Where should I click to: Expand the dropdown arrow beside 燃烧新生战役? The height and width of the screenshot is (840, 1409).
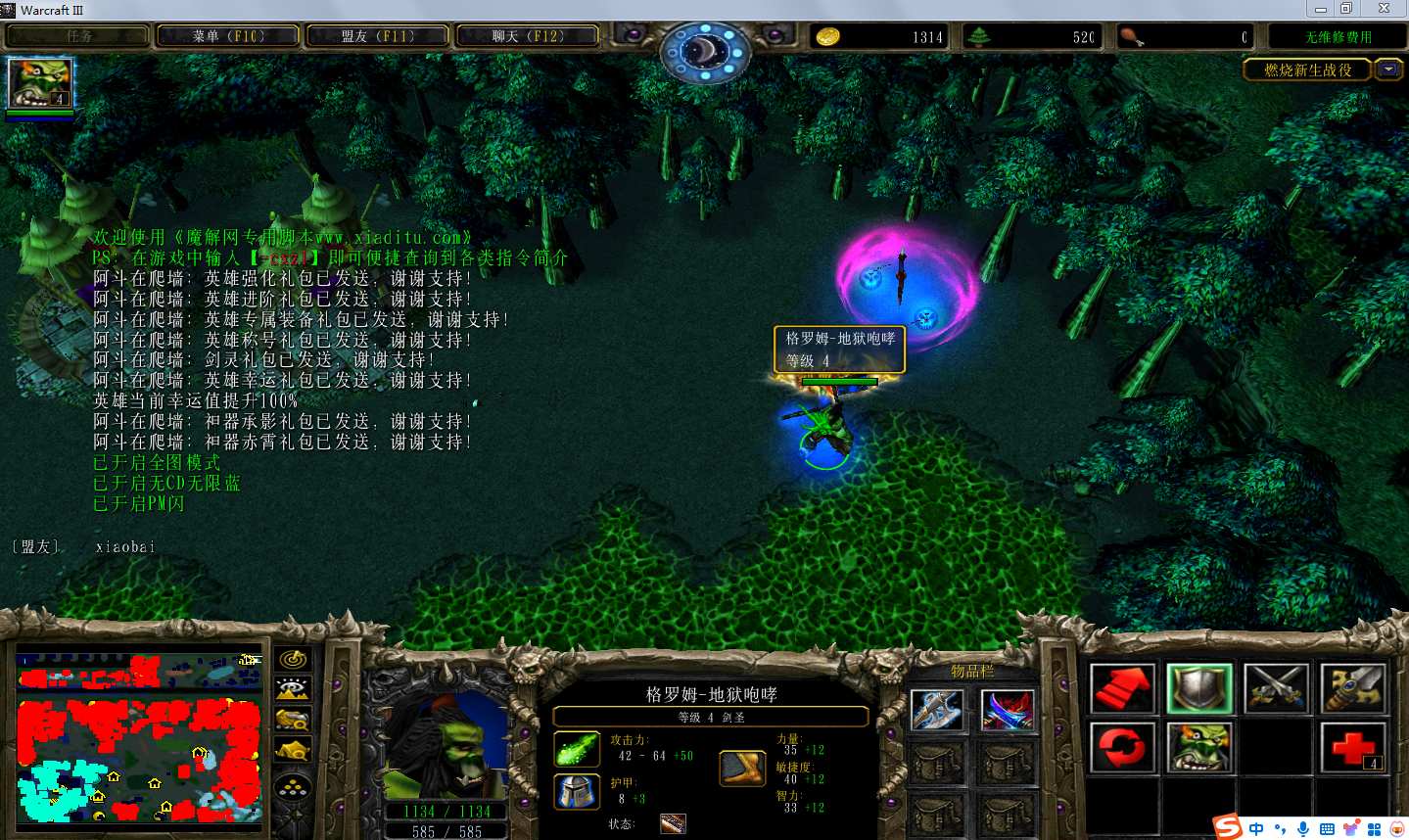tap(1387, 70)
